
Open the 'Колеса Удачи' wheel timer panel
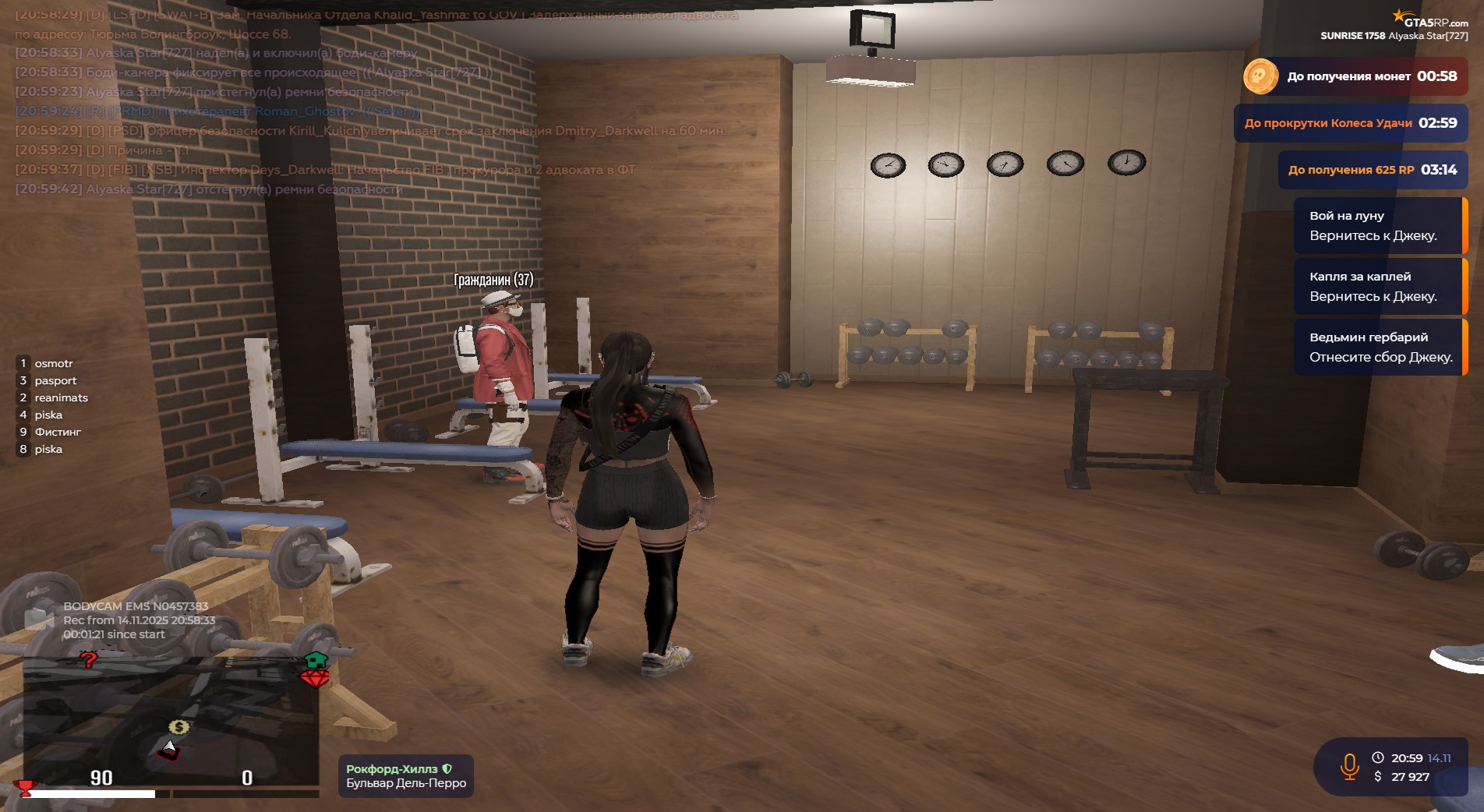(1350, 123)
